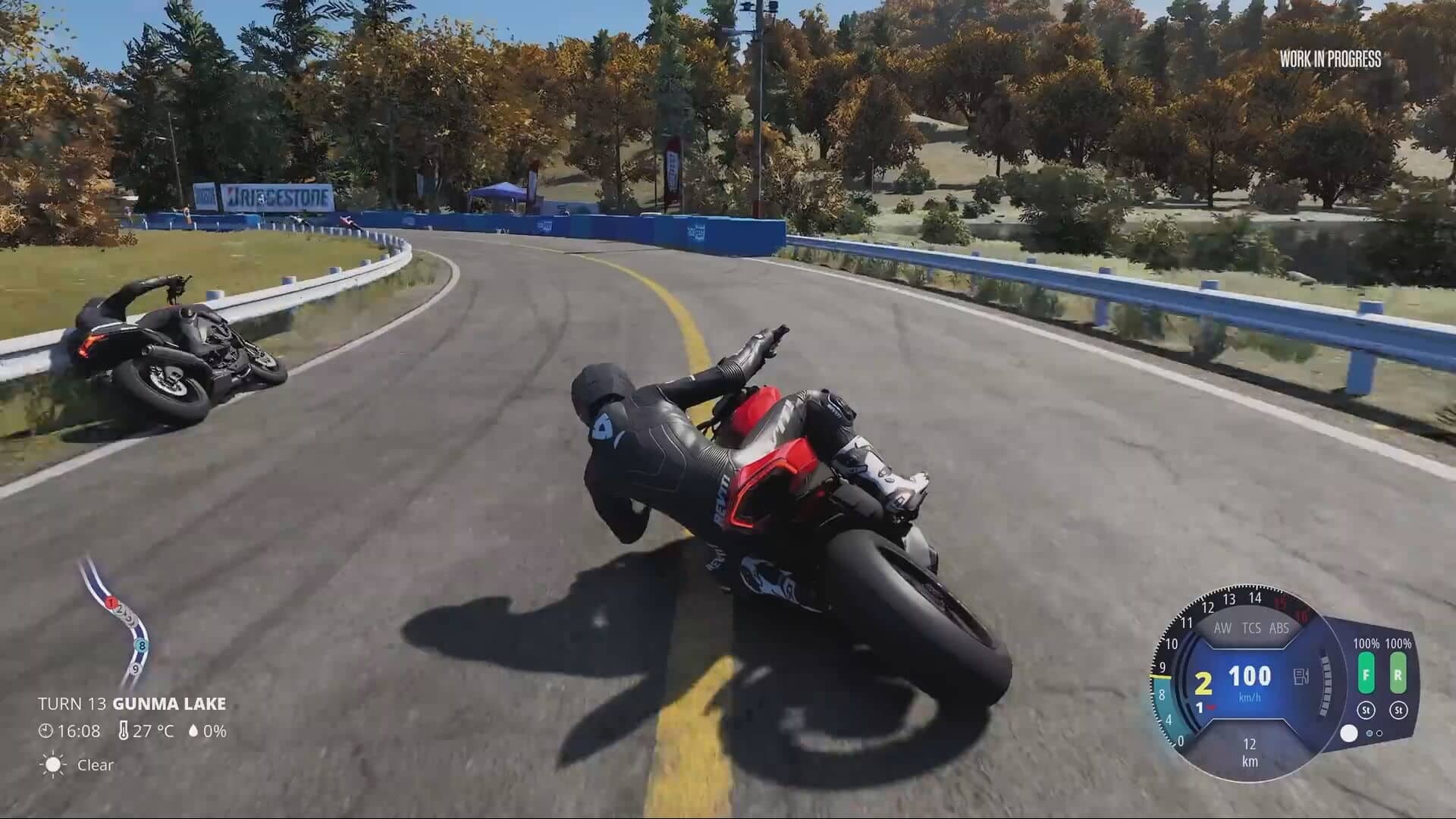Select turn marker 8 on the minimap

click(x=141, y=646)
